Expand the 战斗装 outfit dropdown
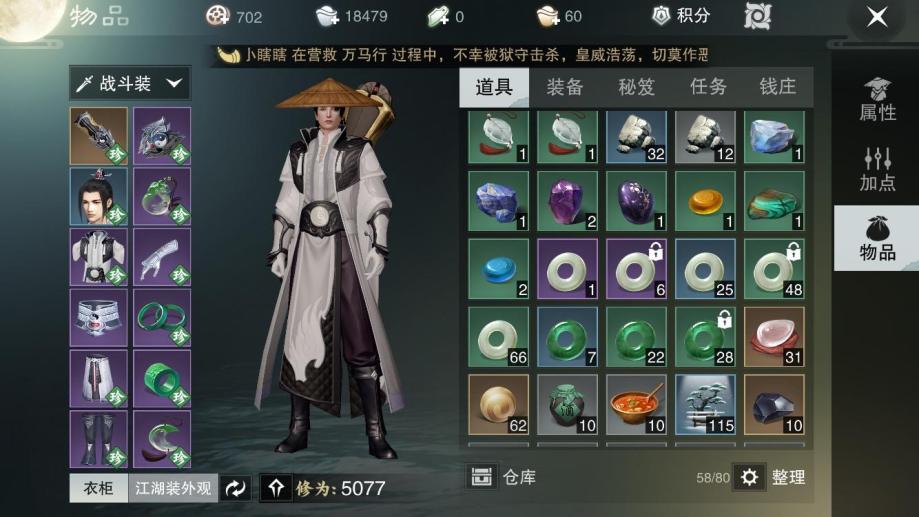Screen dimensions: 919x517 tap(129, 84)
